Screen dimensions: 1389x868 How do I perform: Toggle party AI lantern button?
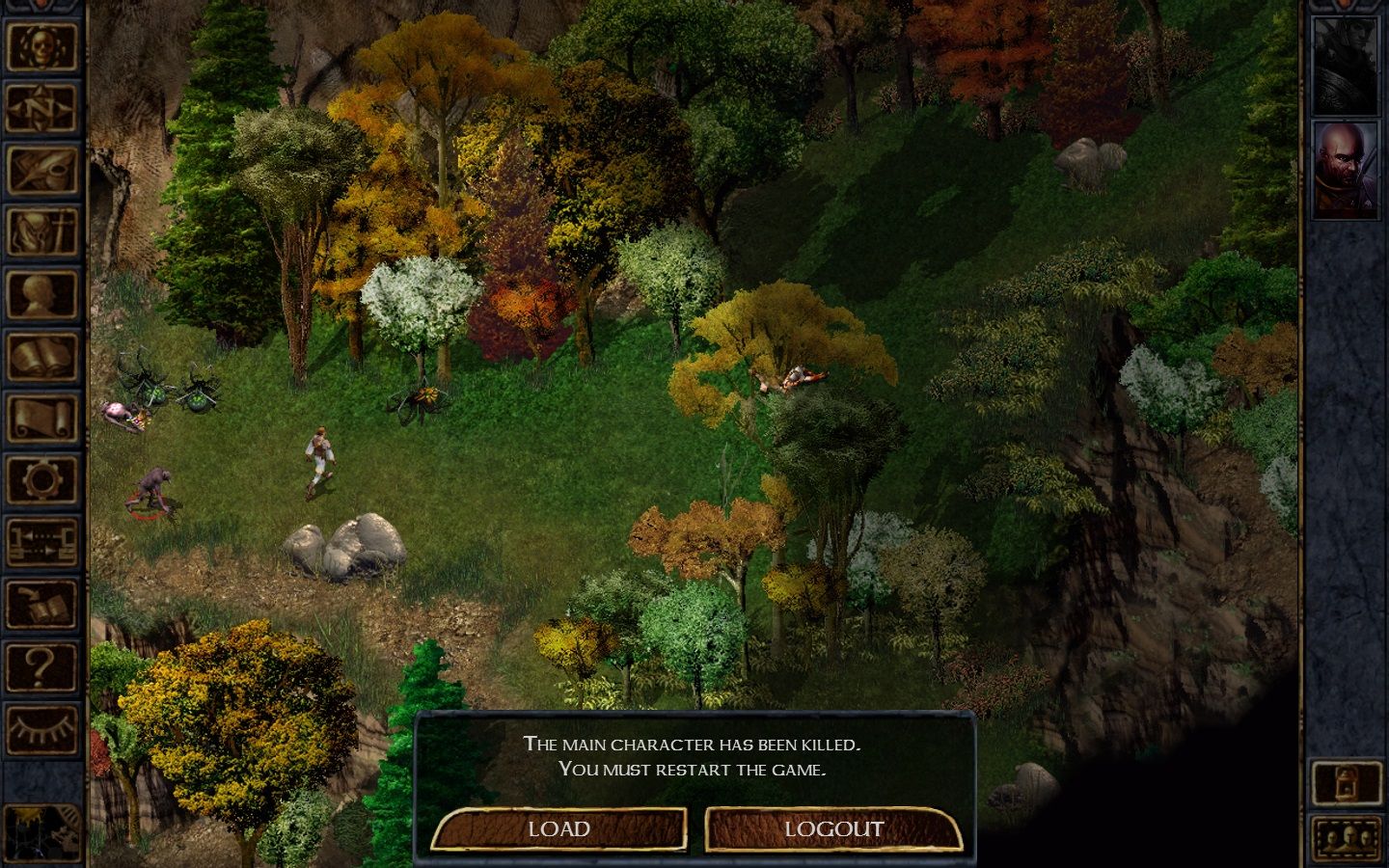[1347, 783]
